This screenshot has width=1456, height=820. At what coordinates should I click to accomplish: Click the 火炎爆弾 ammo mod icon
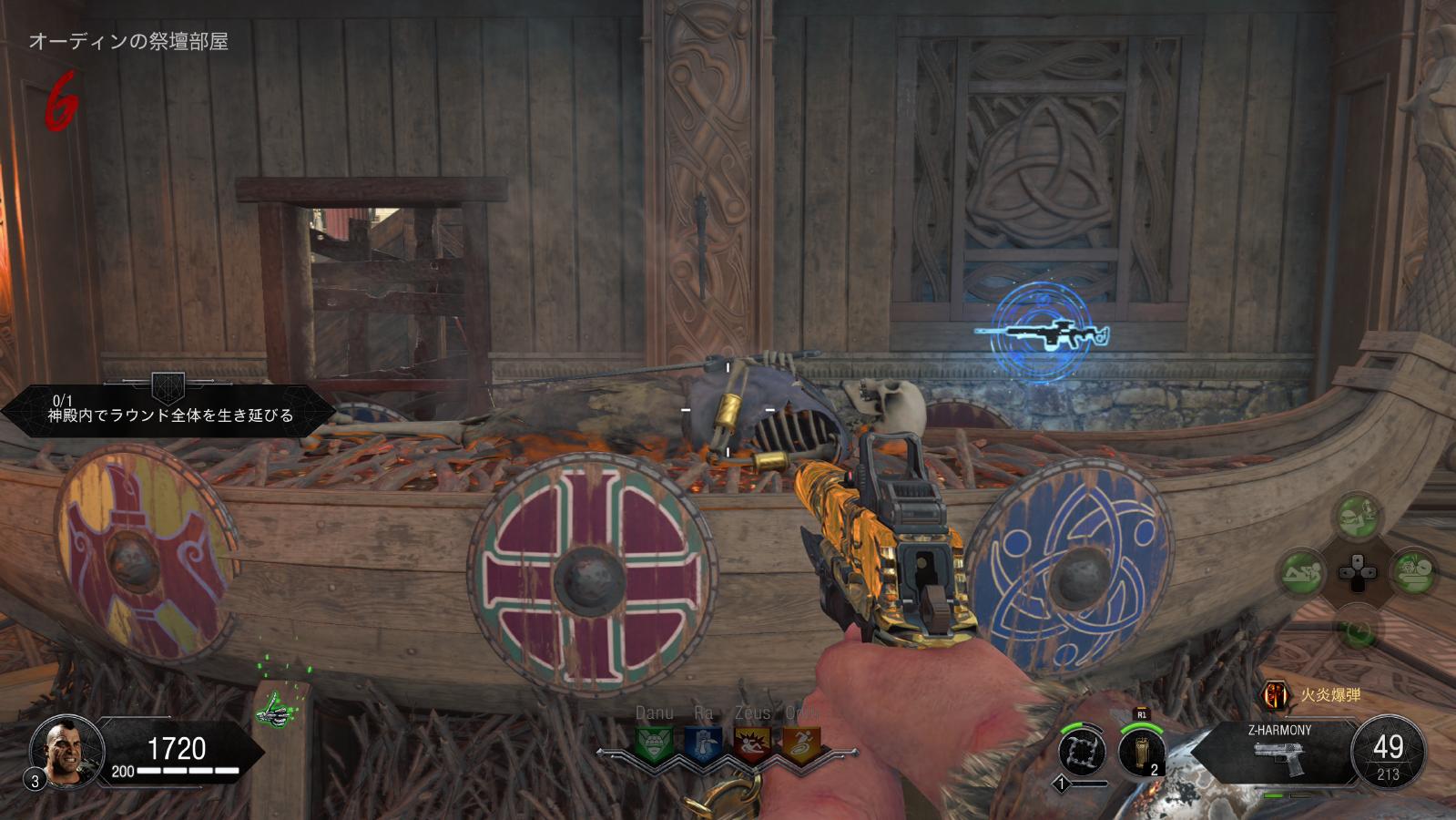click(x=1274, y=696)
